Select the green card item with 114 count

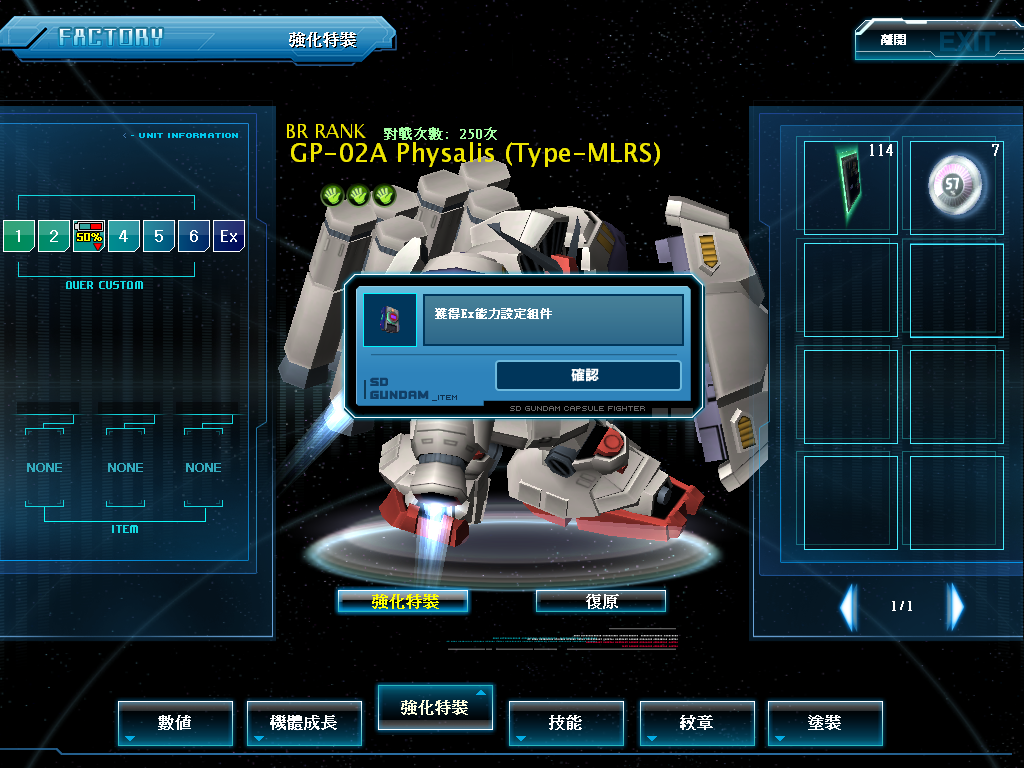click(x=850, y=186)
